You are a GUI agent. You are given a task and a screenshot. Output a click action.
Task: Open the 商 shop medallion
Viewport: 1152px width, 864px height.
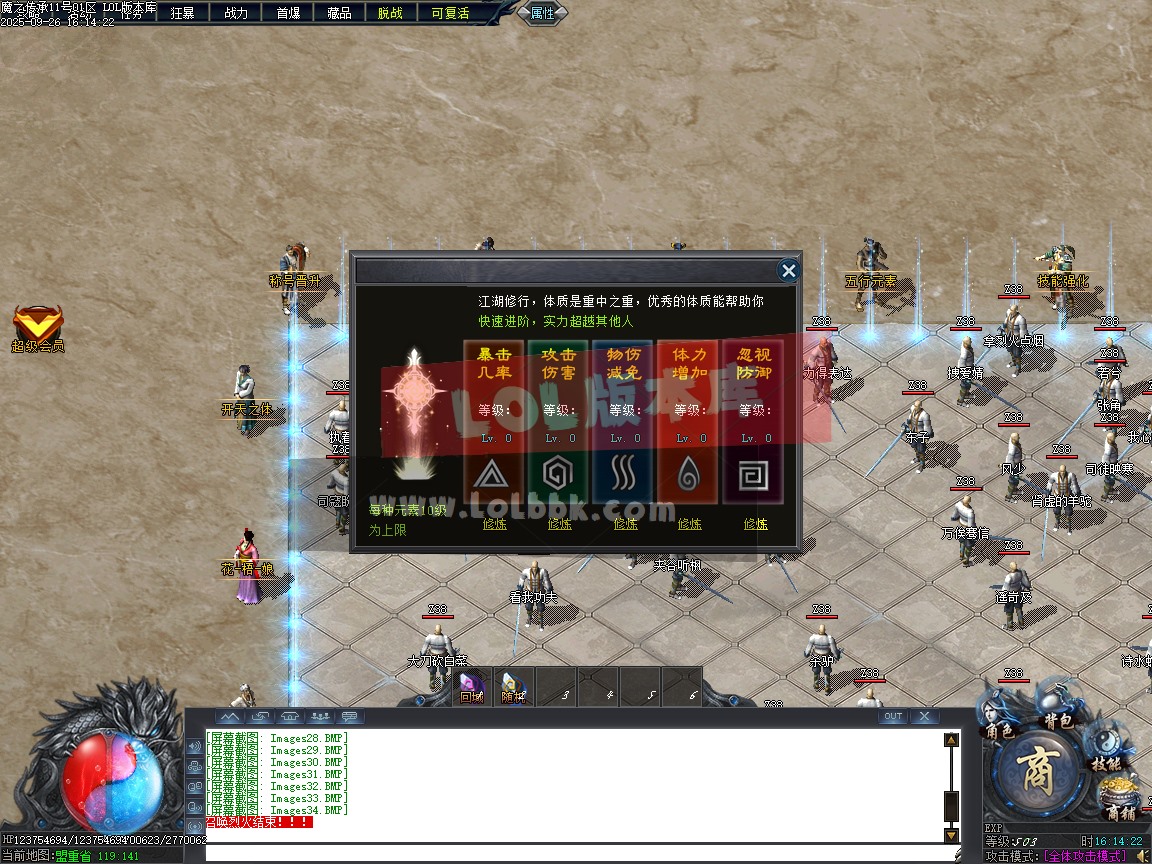[x=1037, y=772]
